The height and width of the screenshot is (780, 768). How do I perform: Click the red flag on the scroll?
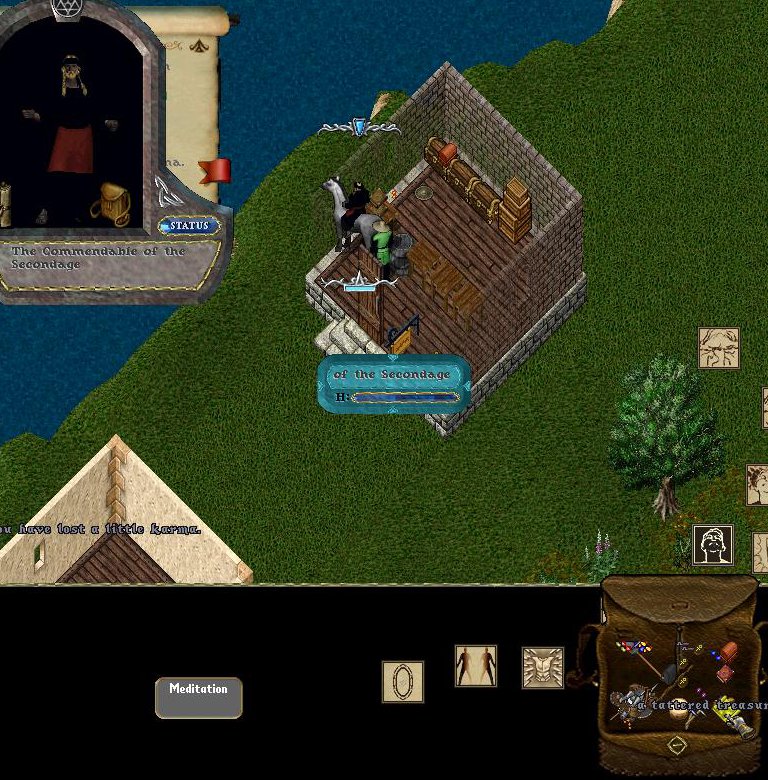[x=215, y=171]
